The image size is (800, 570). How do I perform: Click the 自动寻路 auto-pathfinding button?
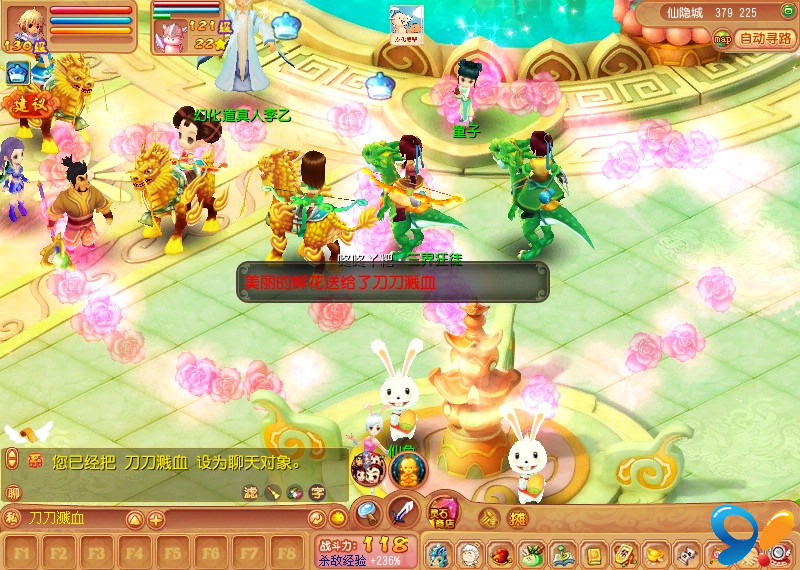click(765, 39)
